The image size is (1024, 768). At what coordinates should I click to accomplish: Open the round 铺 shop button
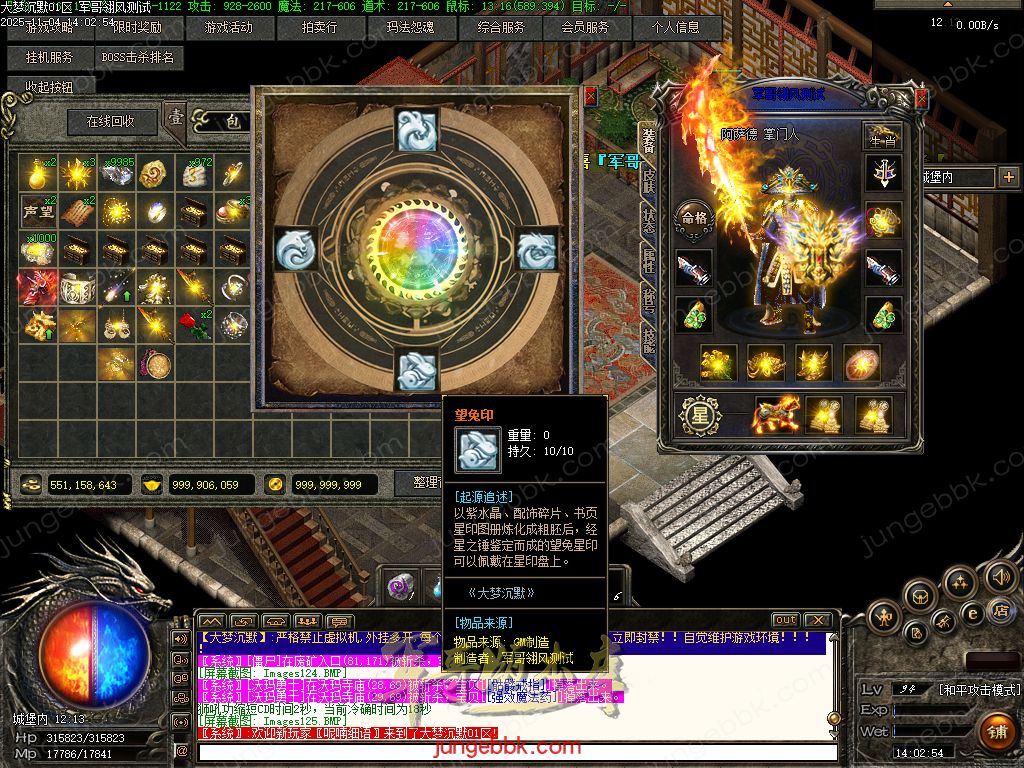997,732
